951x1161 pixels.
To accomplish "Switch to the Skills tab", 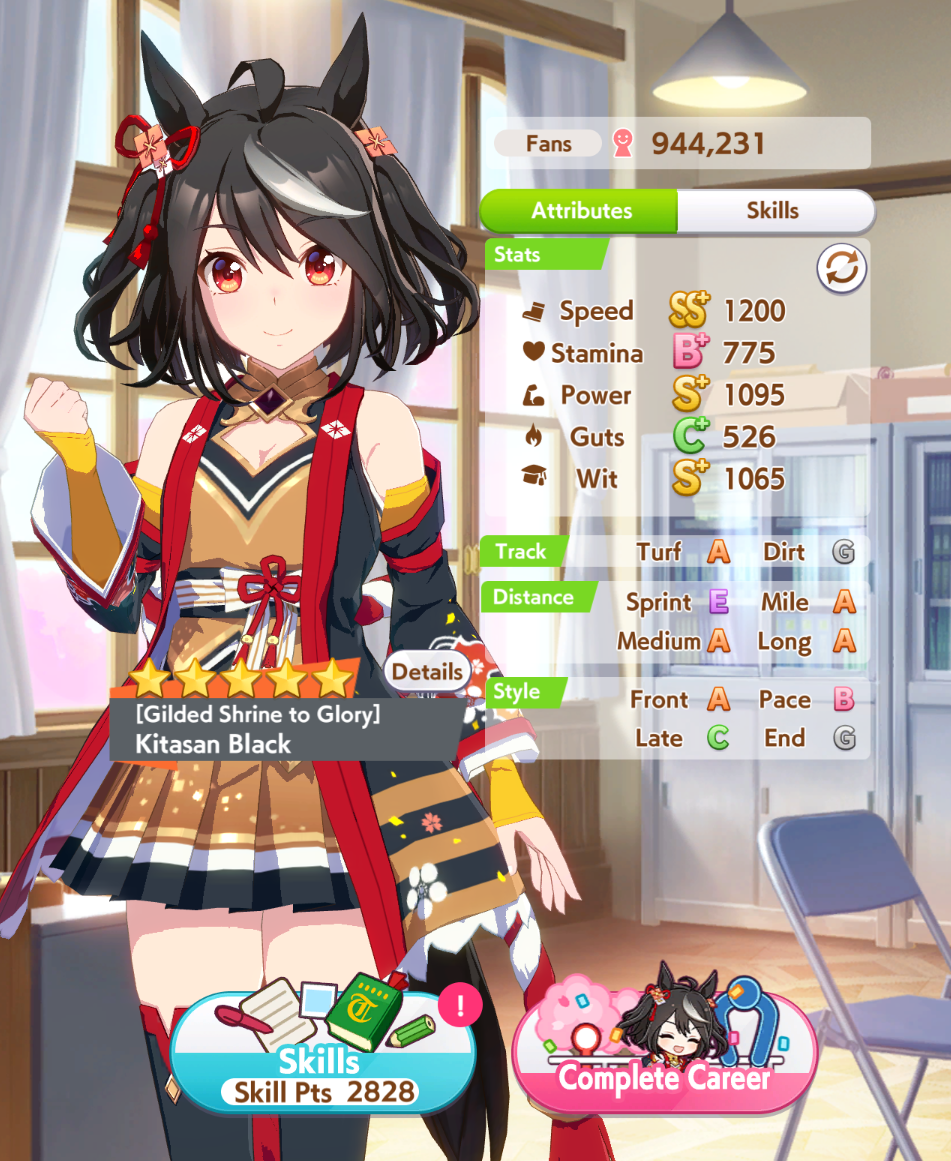I will point(773,211).
